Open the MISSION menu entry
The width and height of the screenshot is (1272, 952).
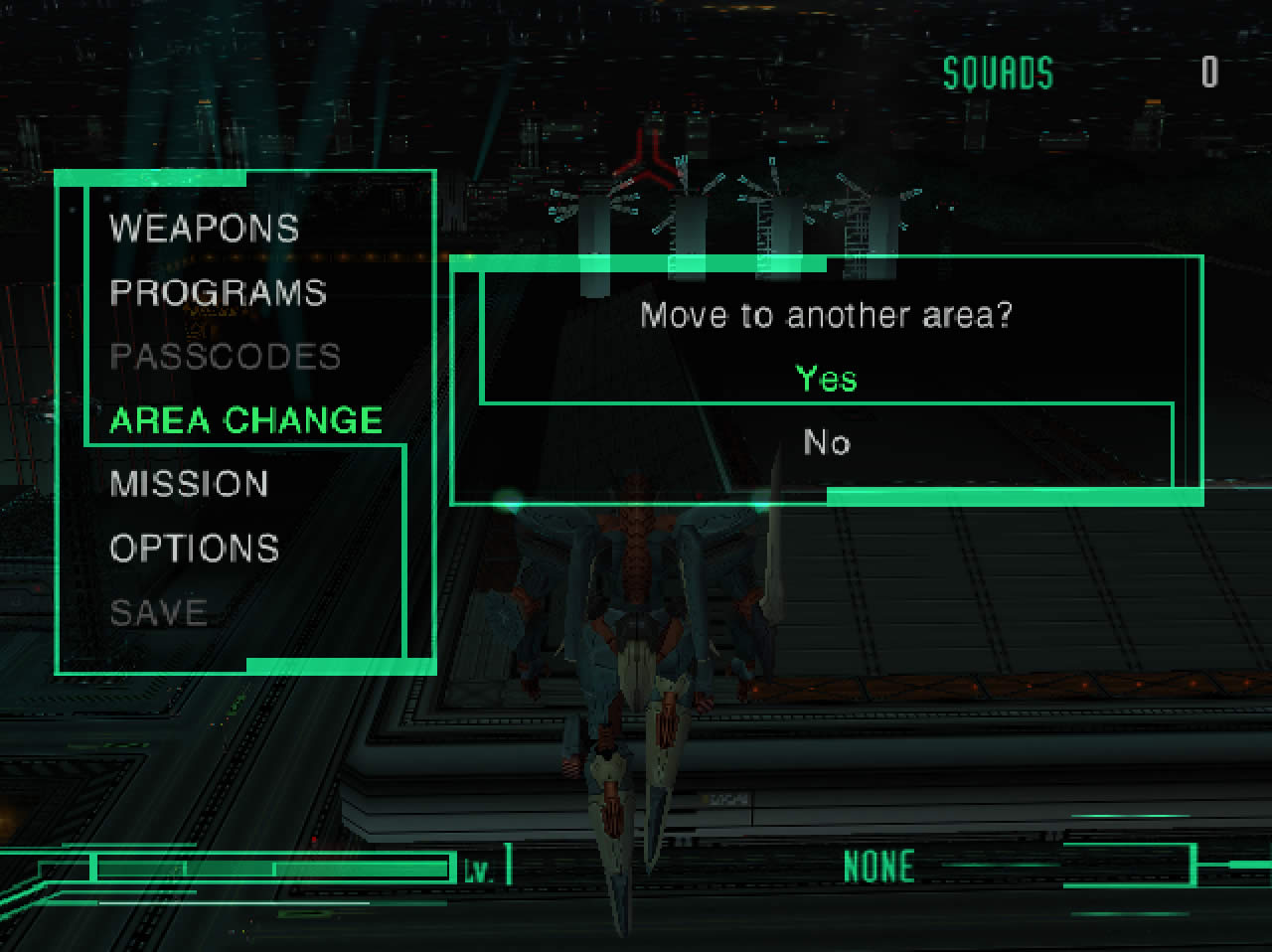(189, 484)
